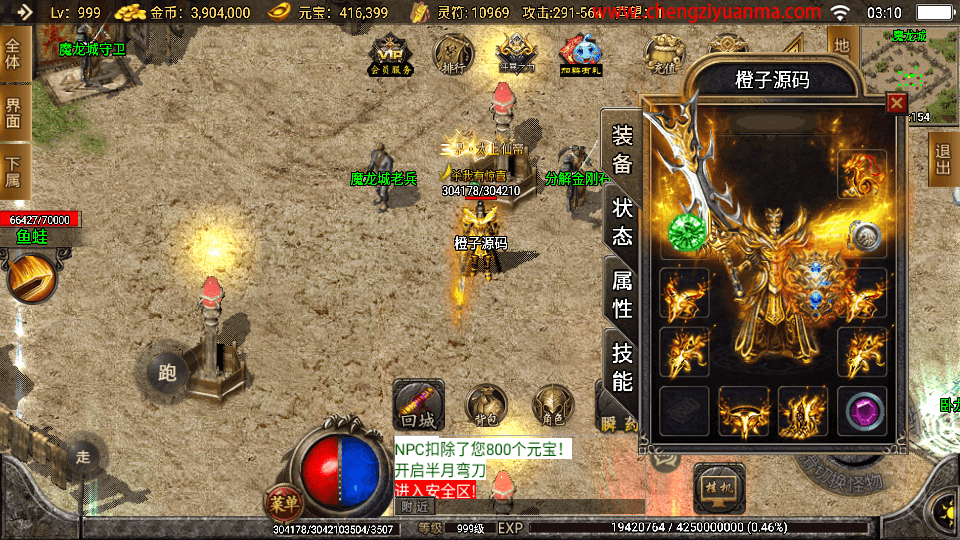This screenshot has width=960, height=540.
Task: Toggle the 走 walk button
Action: click(x=84, y=457)
